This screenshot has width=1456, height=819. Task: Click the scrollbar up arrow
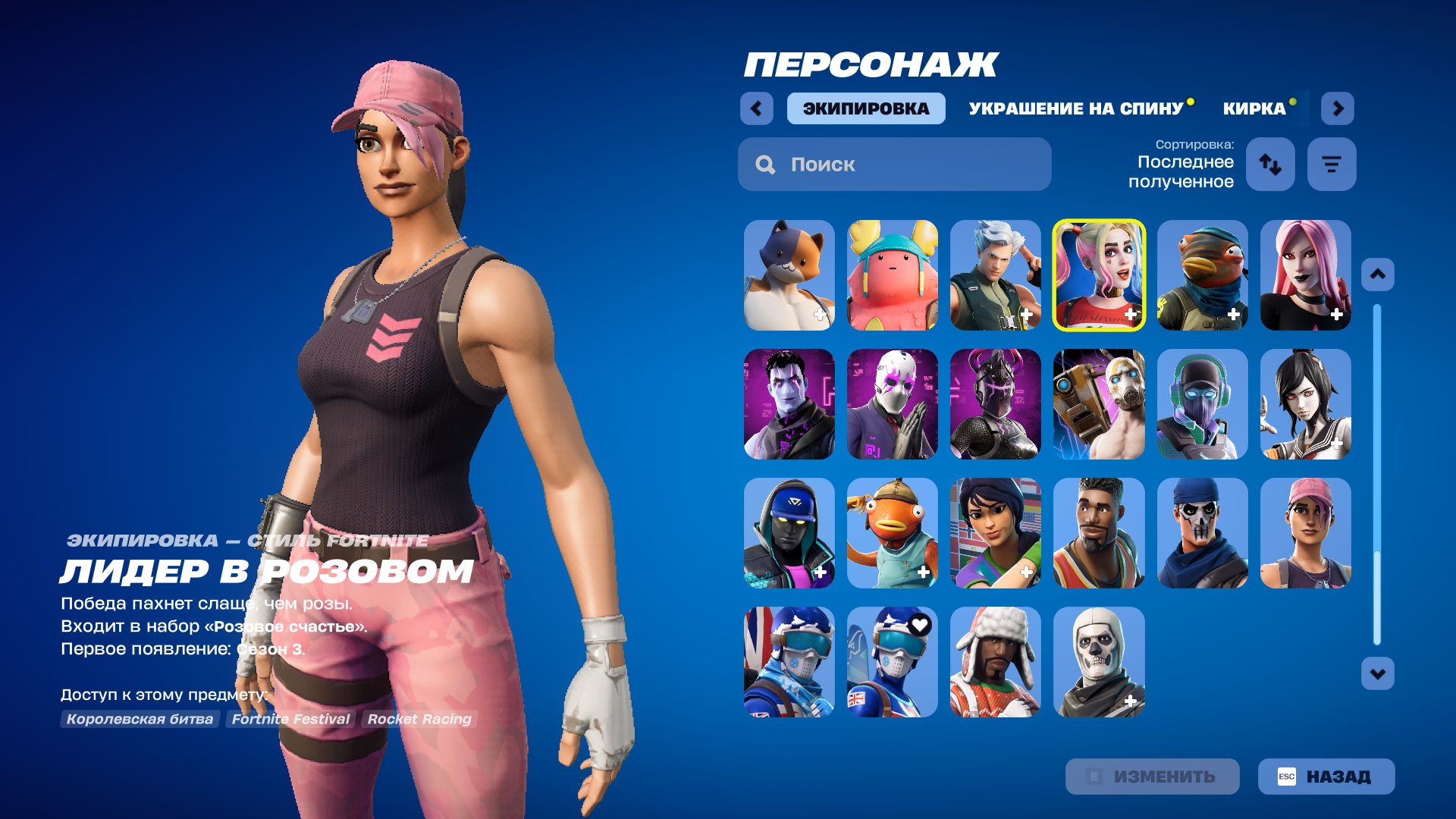[1376, 275]
